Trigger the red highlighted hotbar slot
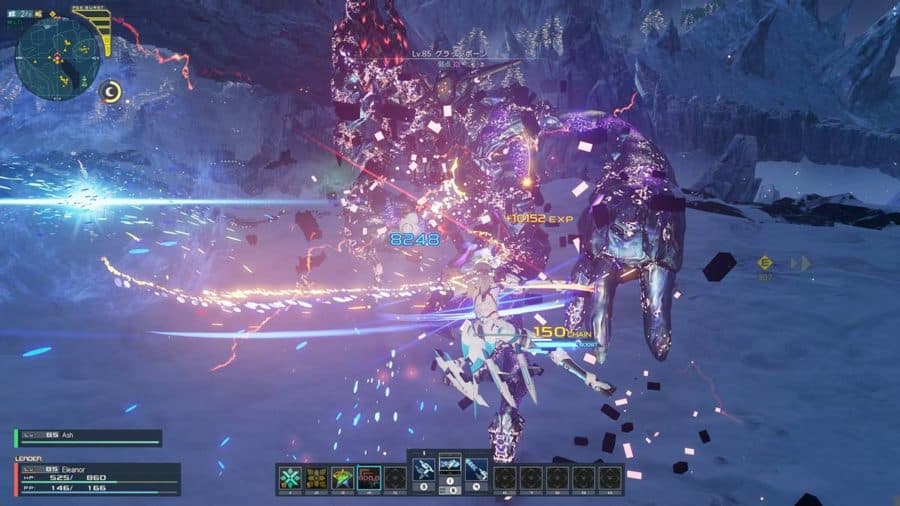 [369, 478]
